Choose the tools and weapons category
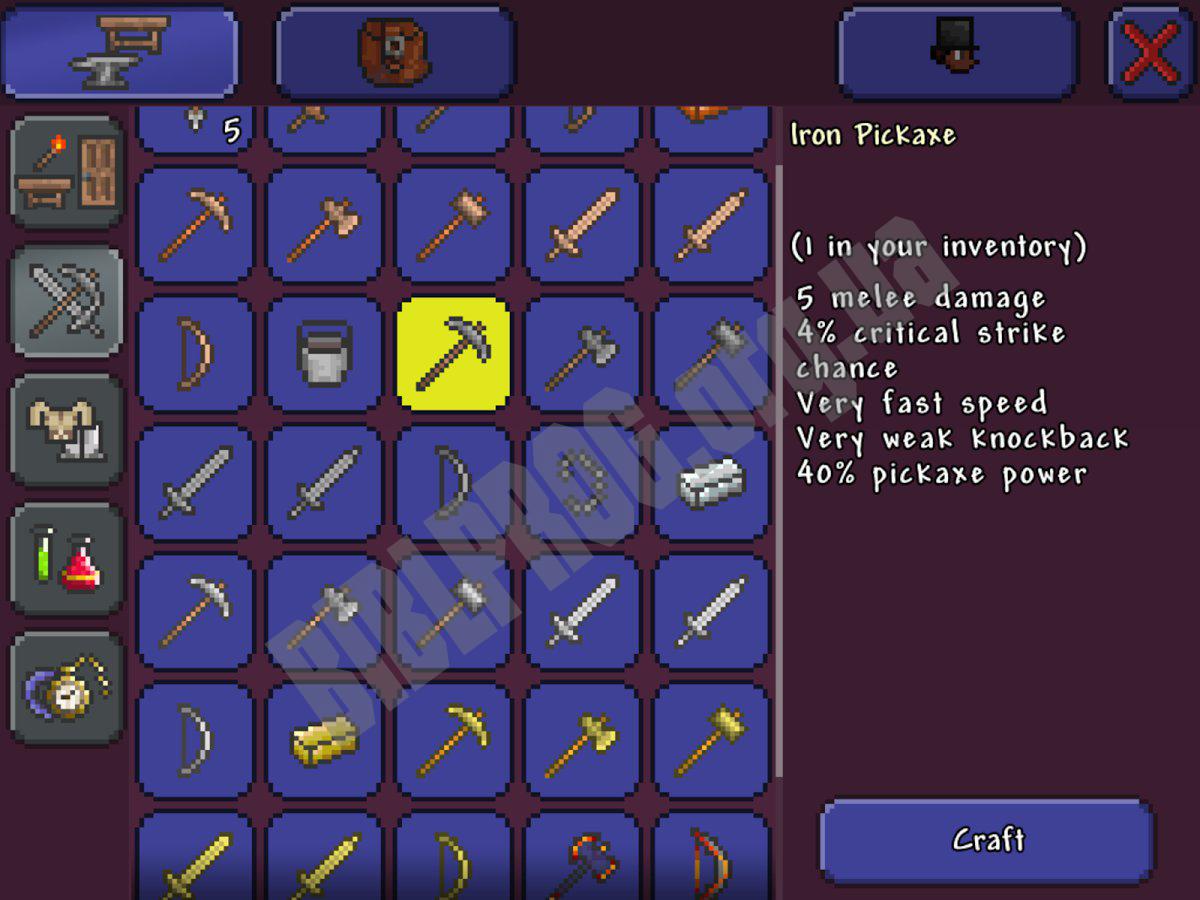Screen dimensions: 1200x900 point(67,301)
